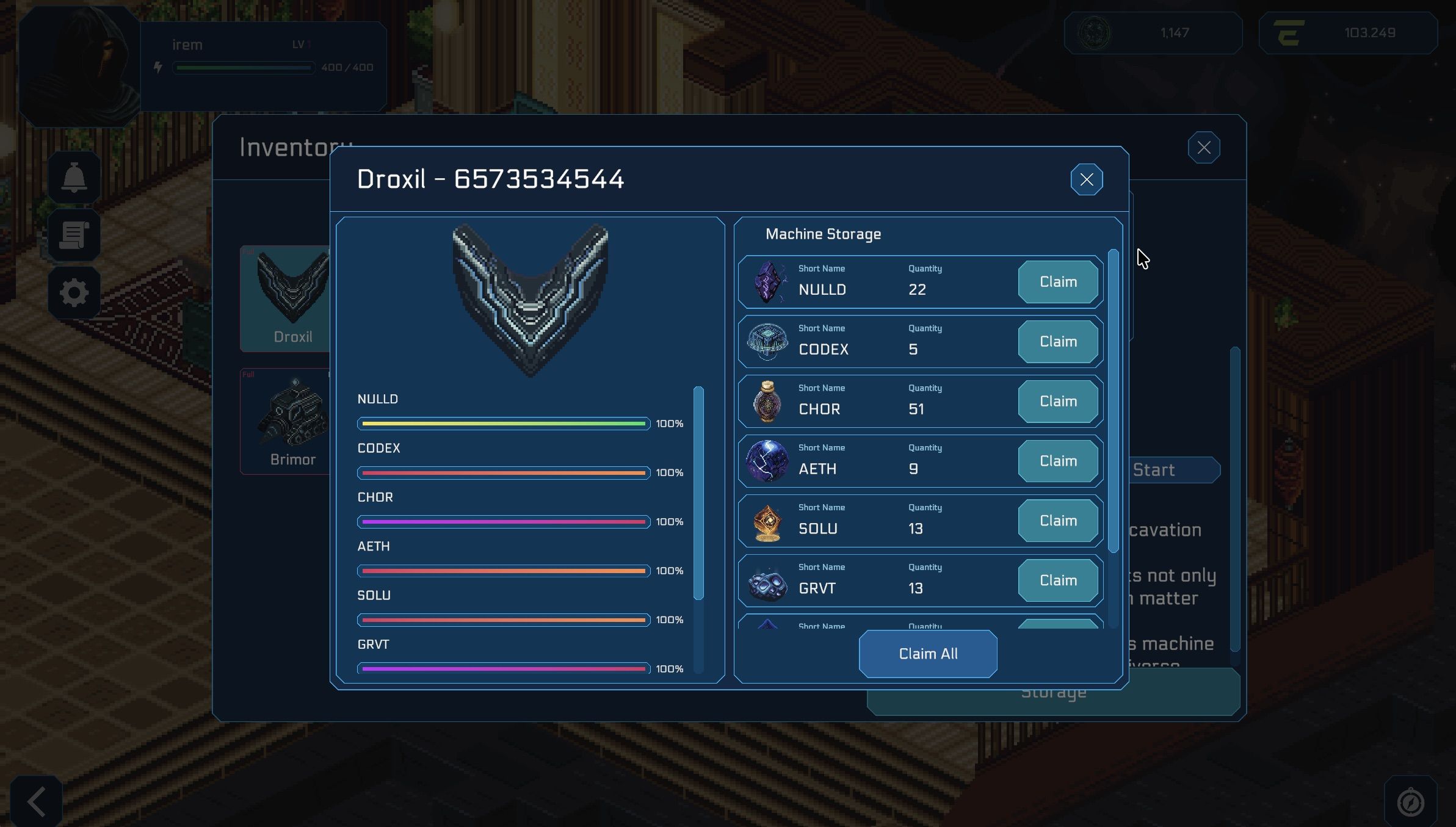The image size is (1456, 827).
Task: Click the Machine Storage list scrollbar
Action: [1113, 401]
